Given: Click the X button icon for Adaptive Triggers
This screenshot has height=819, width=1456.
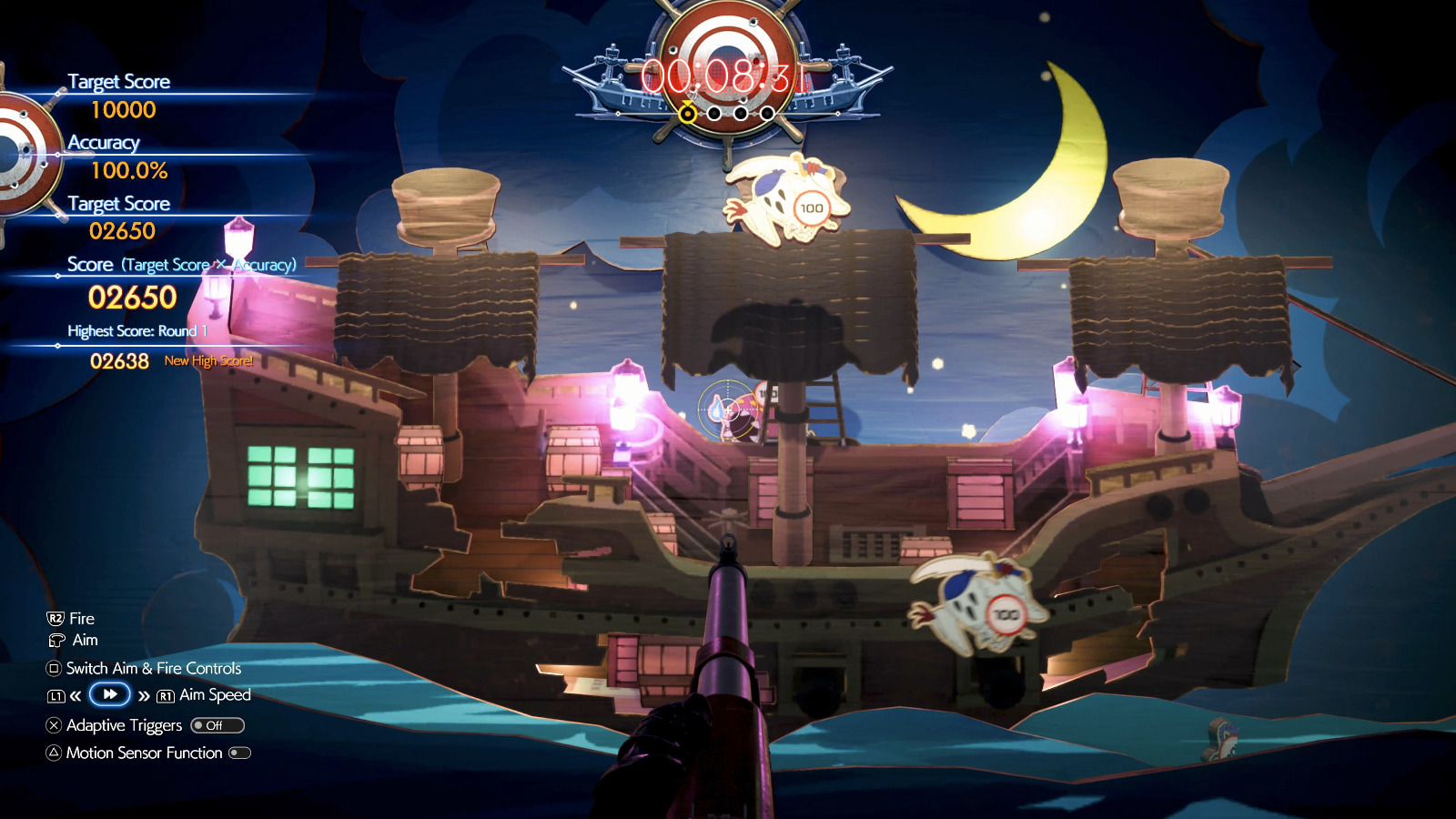Looking at the screenshot, I should (53, 724).
